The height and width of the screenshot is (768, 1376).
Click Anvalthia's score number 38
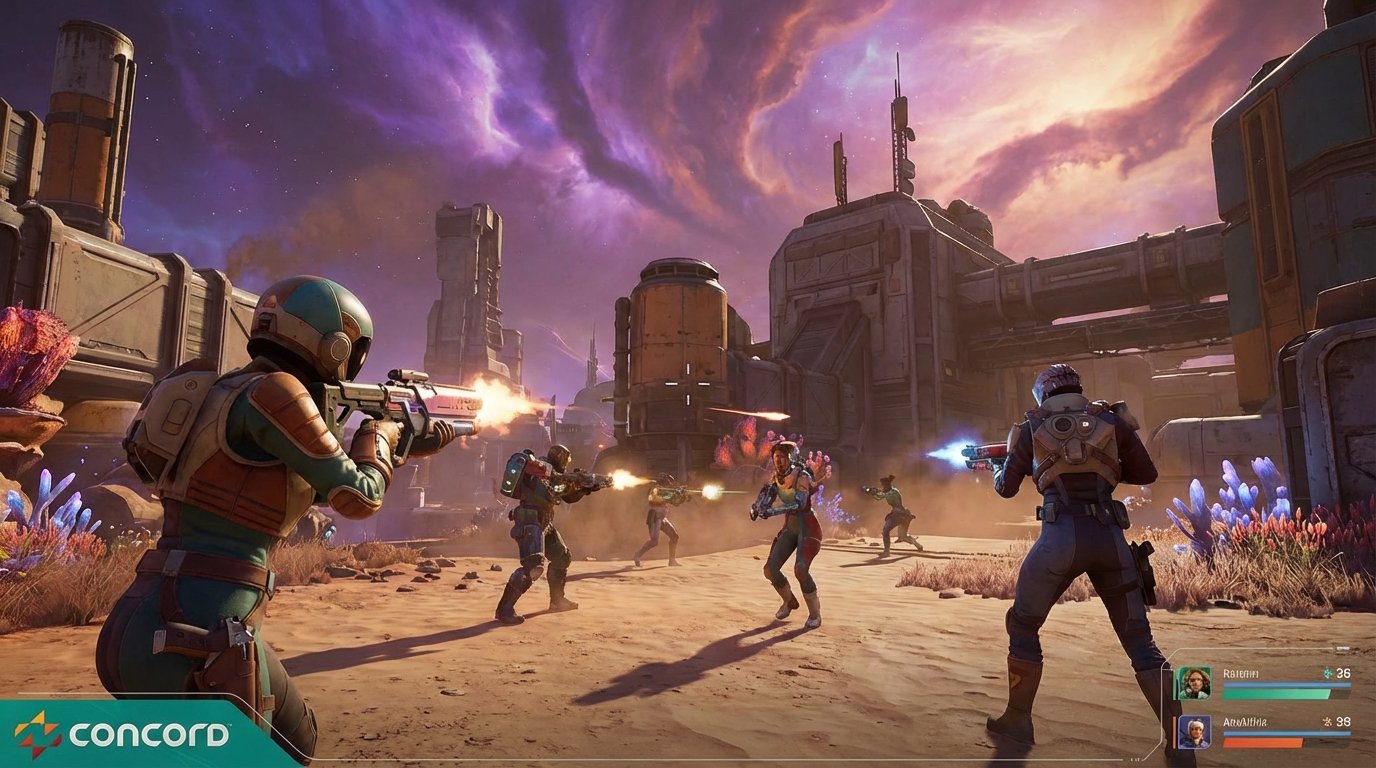[x=1343, y=723]
